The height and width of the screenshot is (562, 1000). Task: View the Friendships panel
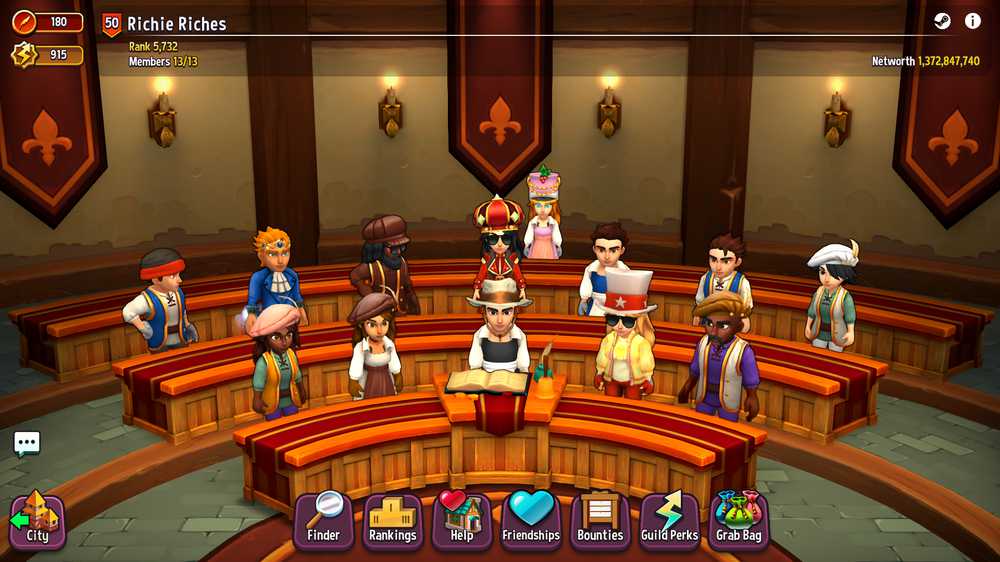click(531, 520)
